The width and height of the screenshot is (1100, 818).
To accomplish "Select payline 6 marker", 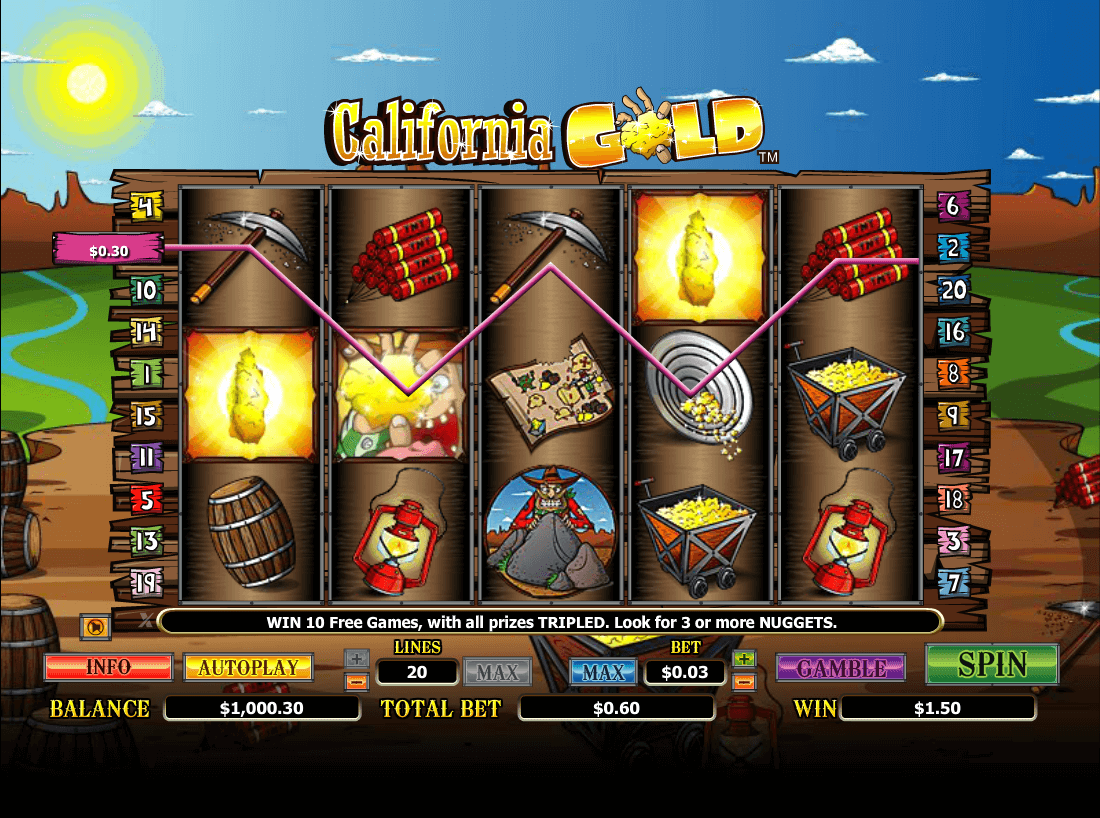I will tap(952, 207).
